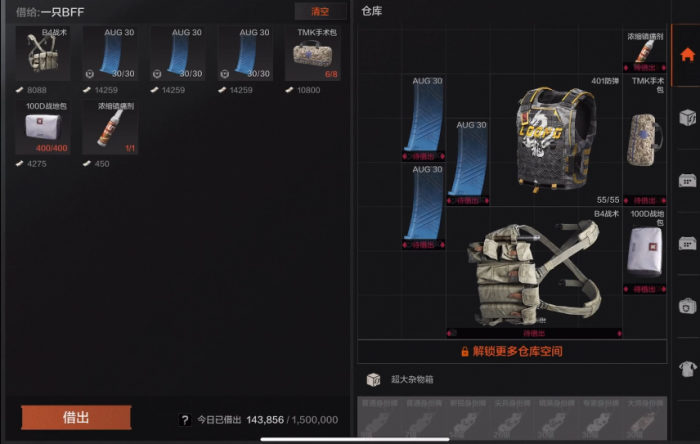The height and width of the screenshot is (444, 700).
Task: Switch to the shirt clothing tab
Action: (686, 369)
